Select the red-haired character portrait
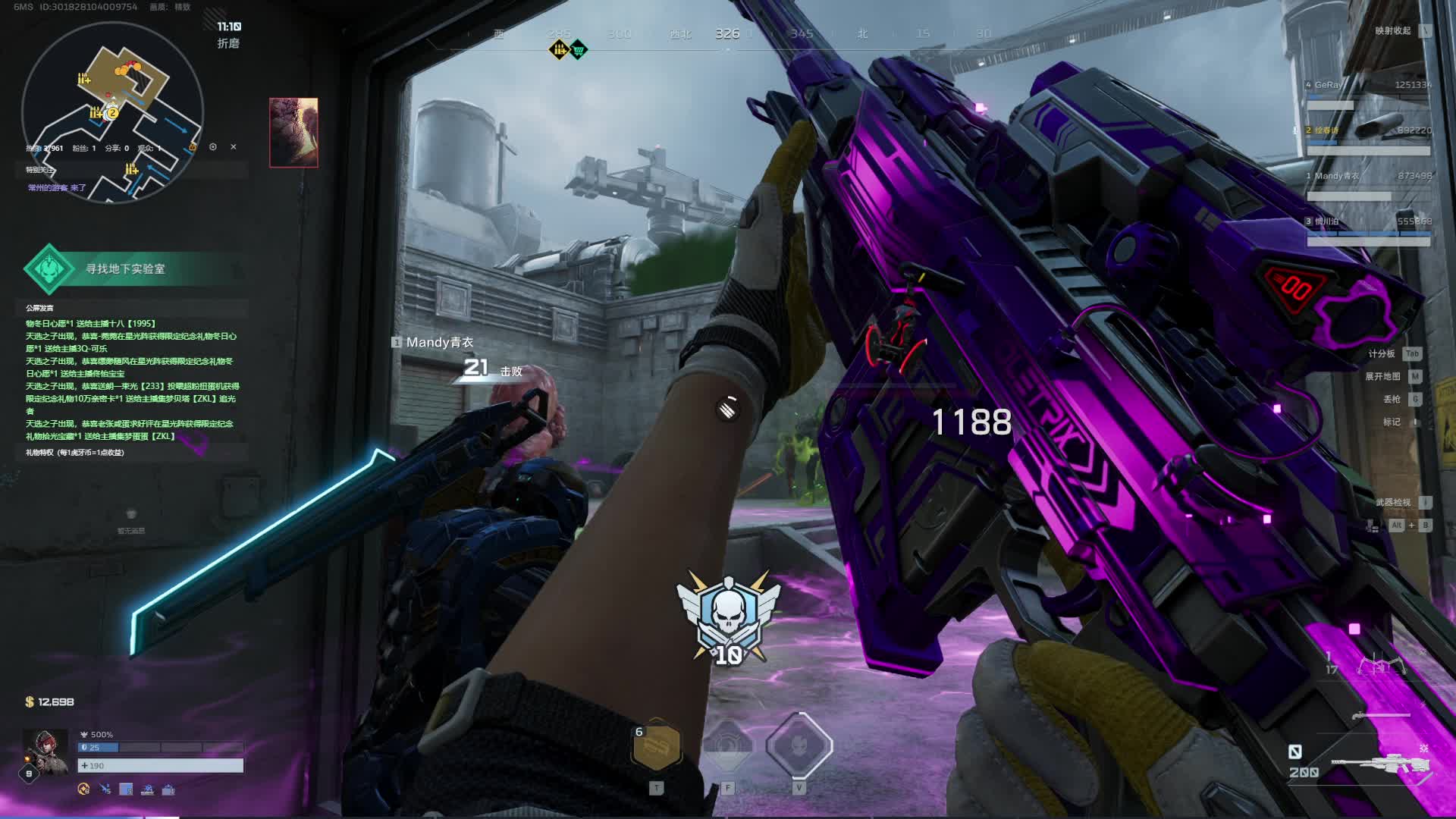Image resolution: width=1456 pixels, height=819 pixels. coord(45,751)
